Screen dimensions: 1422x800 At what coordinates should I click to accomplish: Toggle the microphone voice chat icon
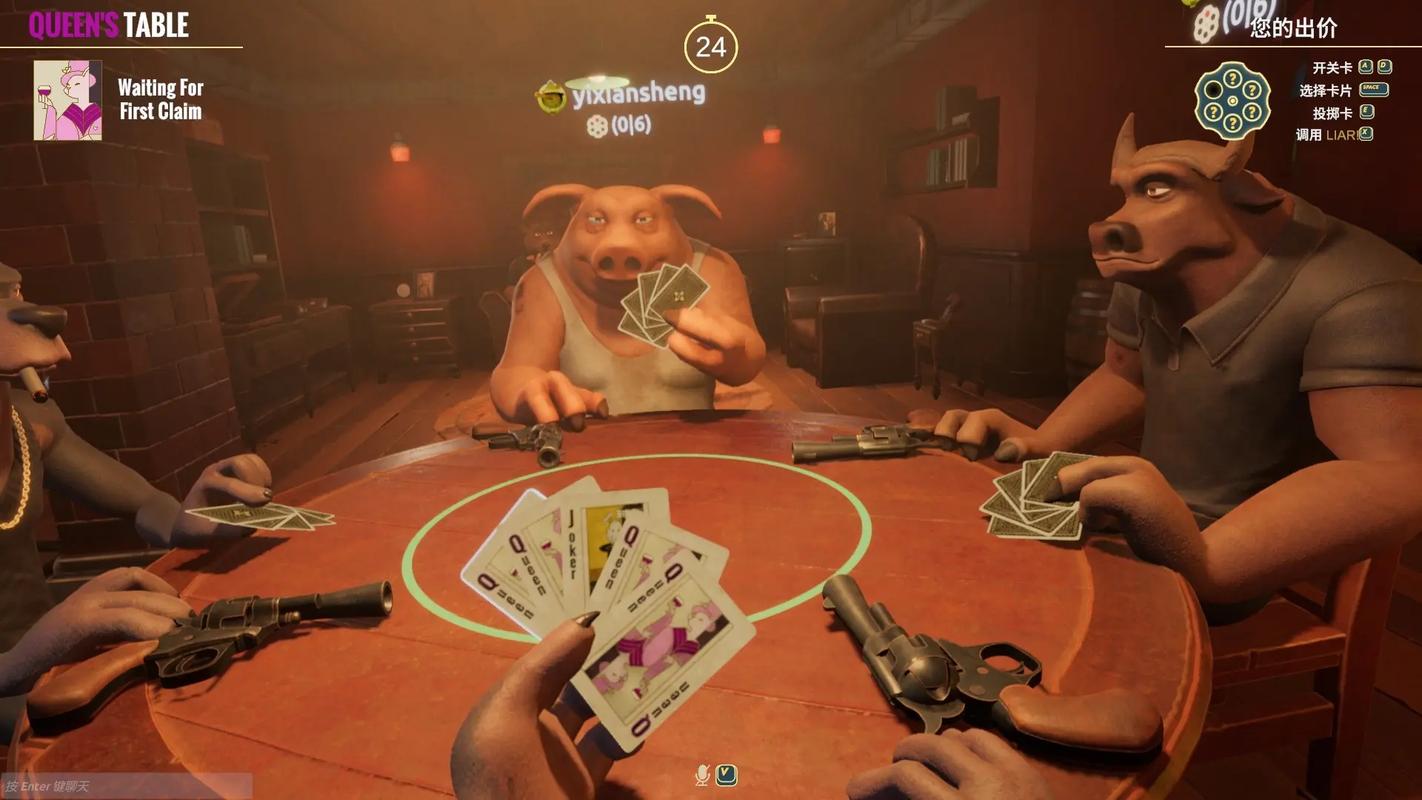point(702,775)
